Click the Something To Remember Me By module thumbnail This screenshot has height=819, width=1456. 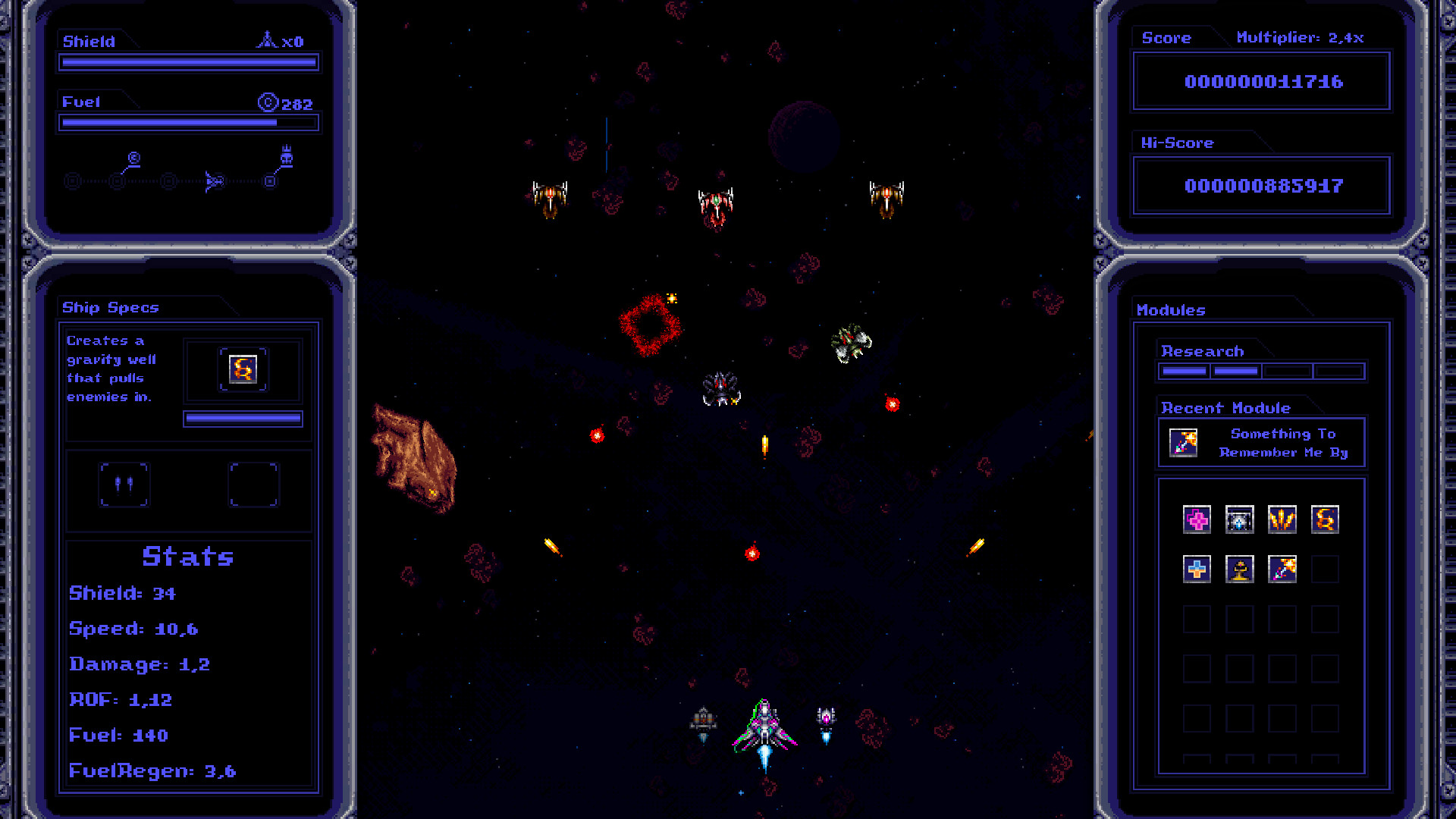[1181, 442]
